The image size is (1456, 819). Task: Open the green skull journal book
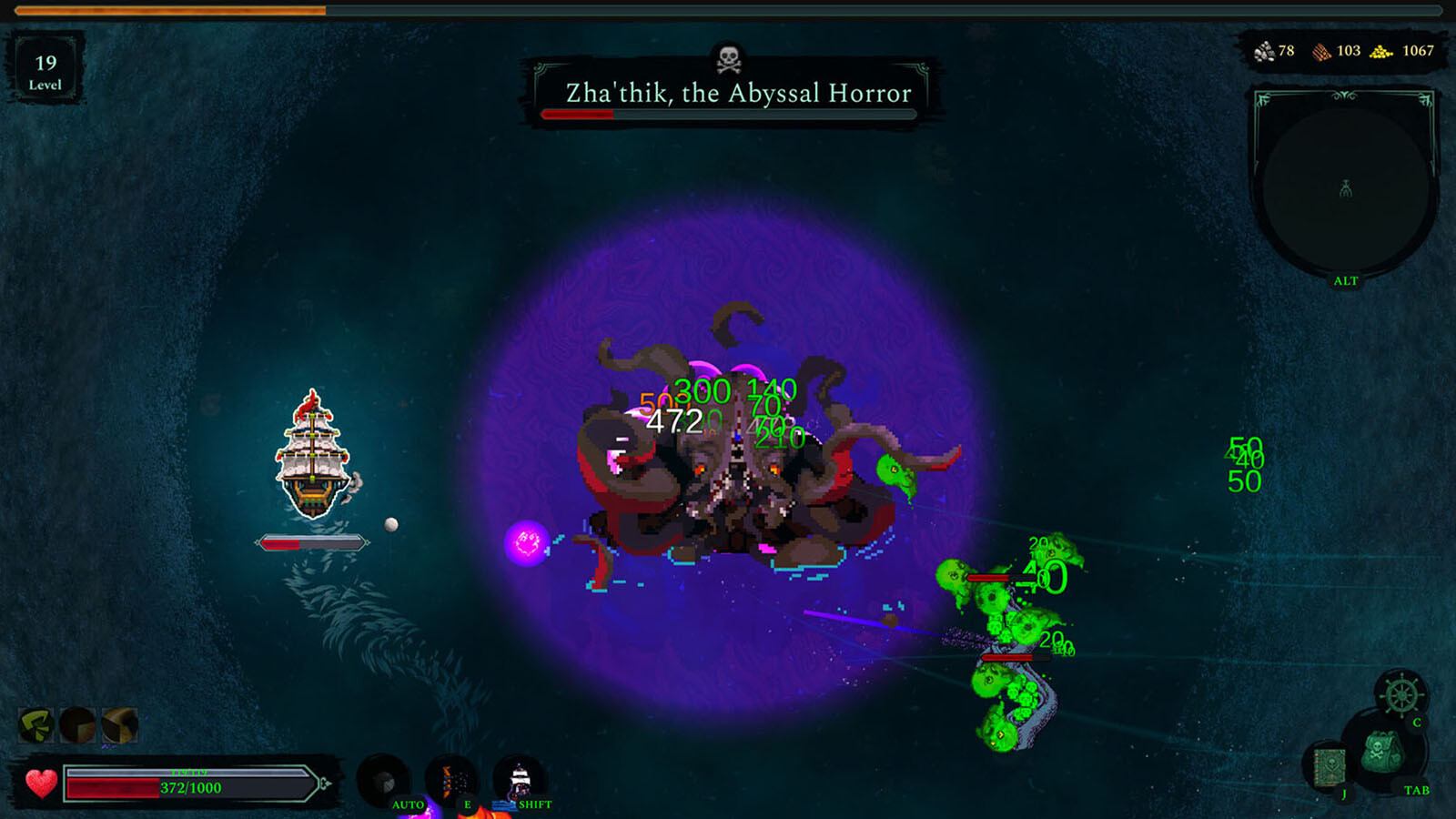point(1330,766)
